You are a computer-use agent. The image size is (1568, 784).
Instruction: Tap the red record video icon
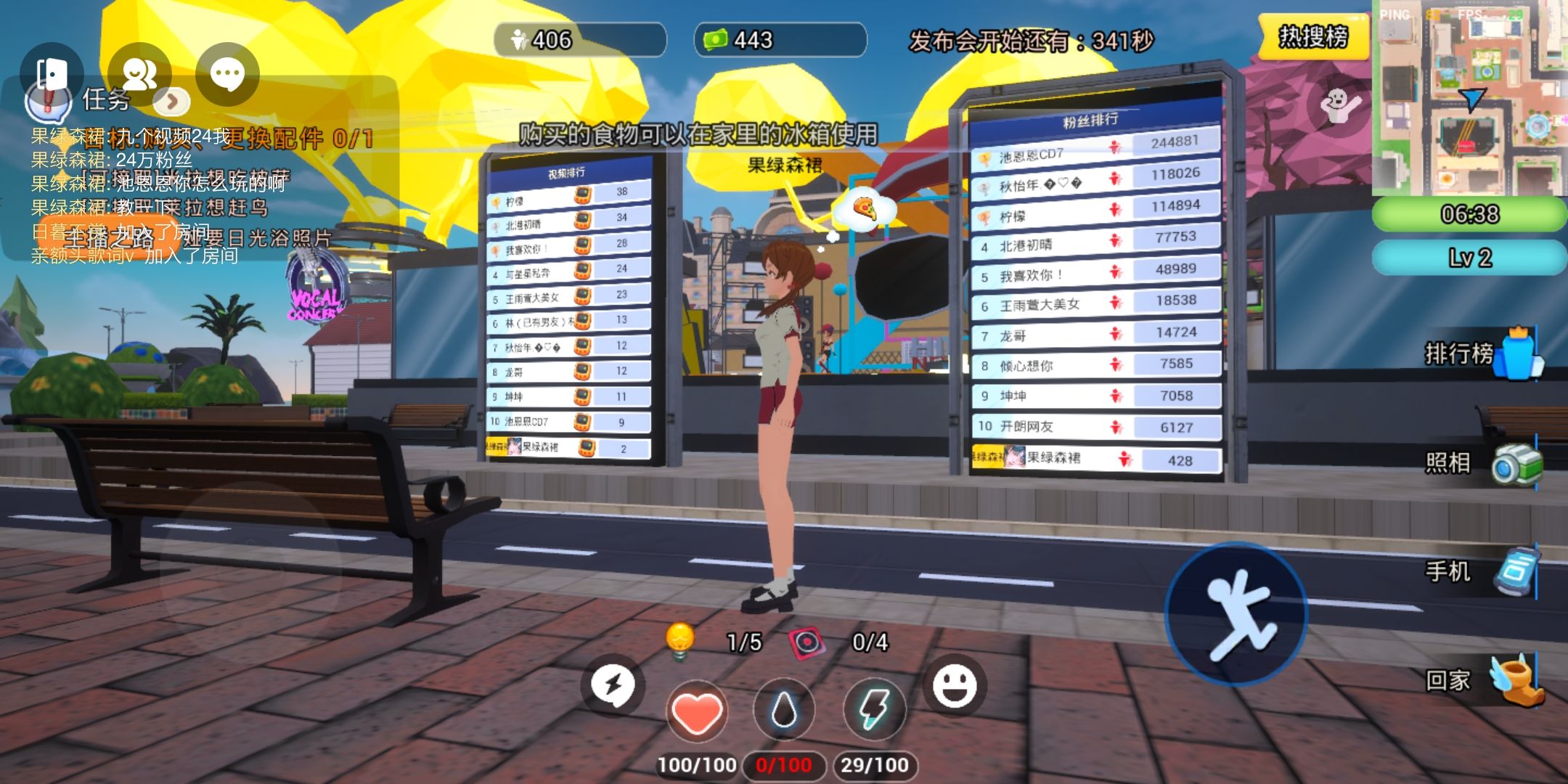807,642
